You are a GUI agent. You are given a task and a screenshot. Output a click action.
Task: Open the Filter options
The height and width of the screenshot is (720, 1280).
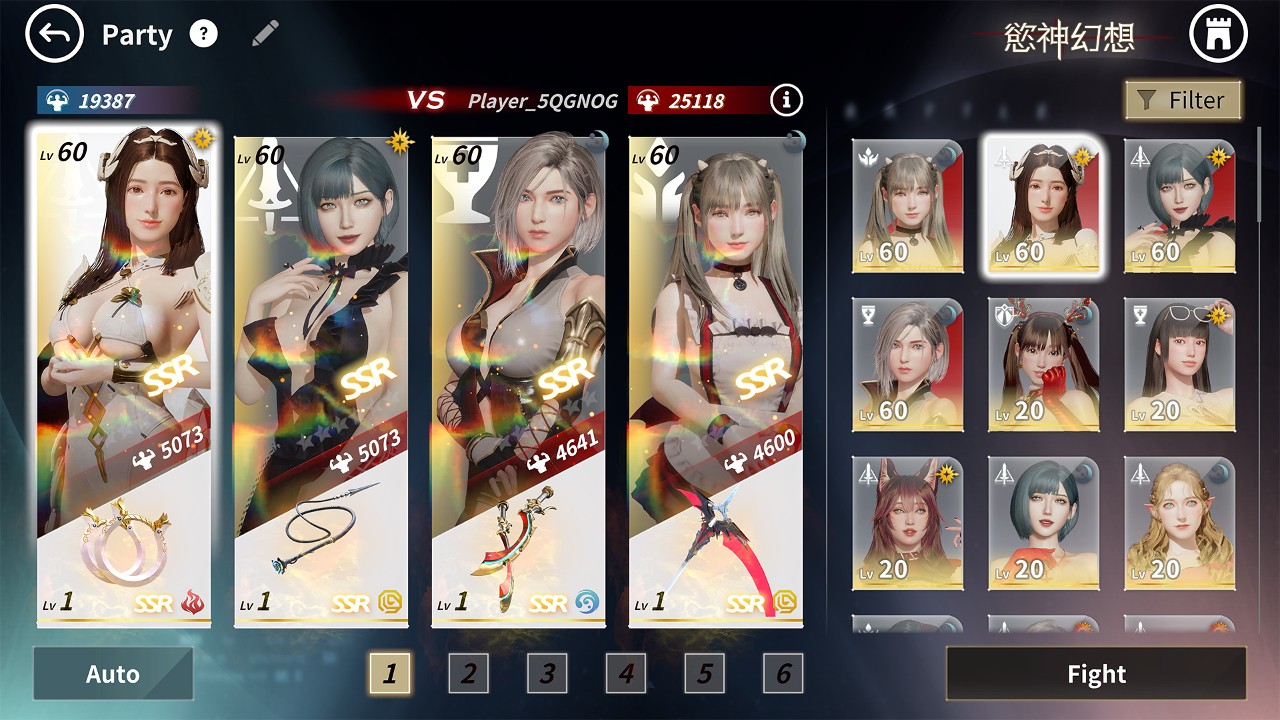[1183, 100]
